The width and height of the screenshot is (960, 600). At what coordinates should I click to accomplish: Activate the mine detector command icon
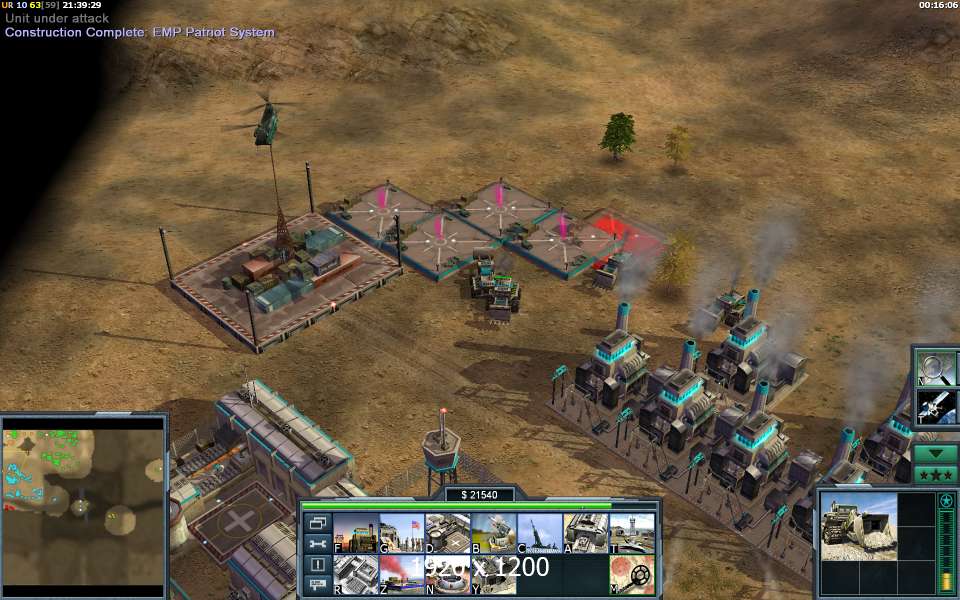pyautogui.click(x=632, y=575)
